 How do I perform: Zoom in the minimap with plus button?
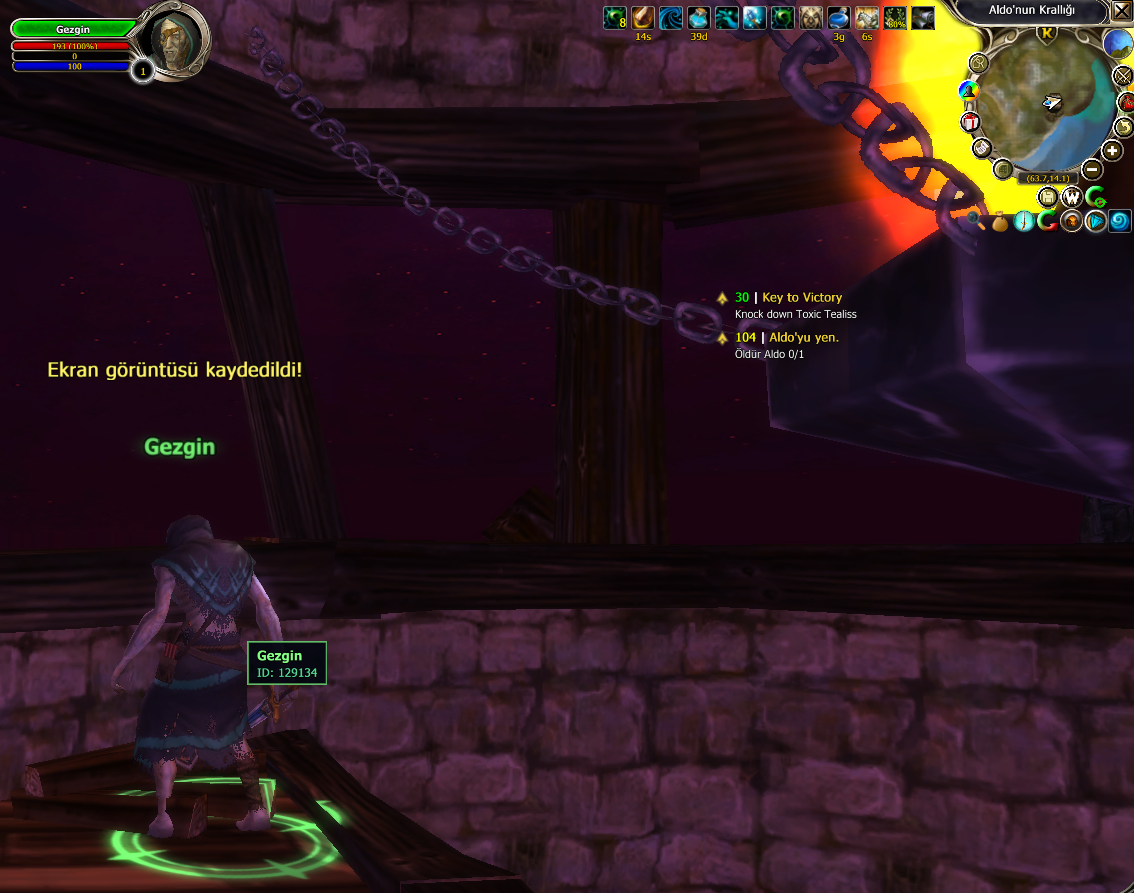(x=1111, y=151)
